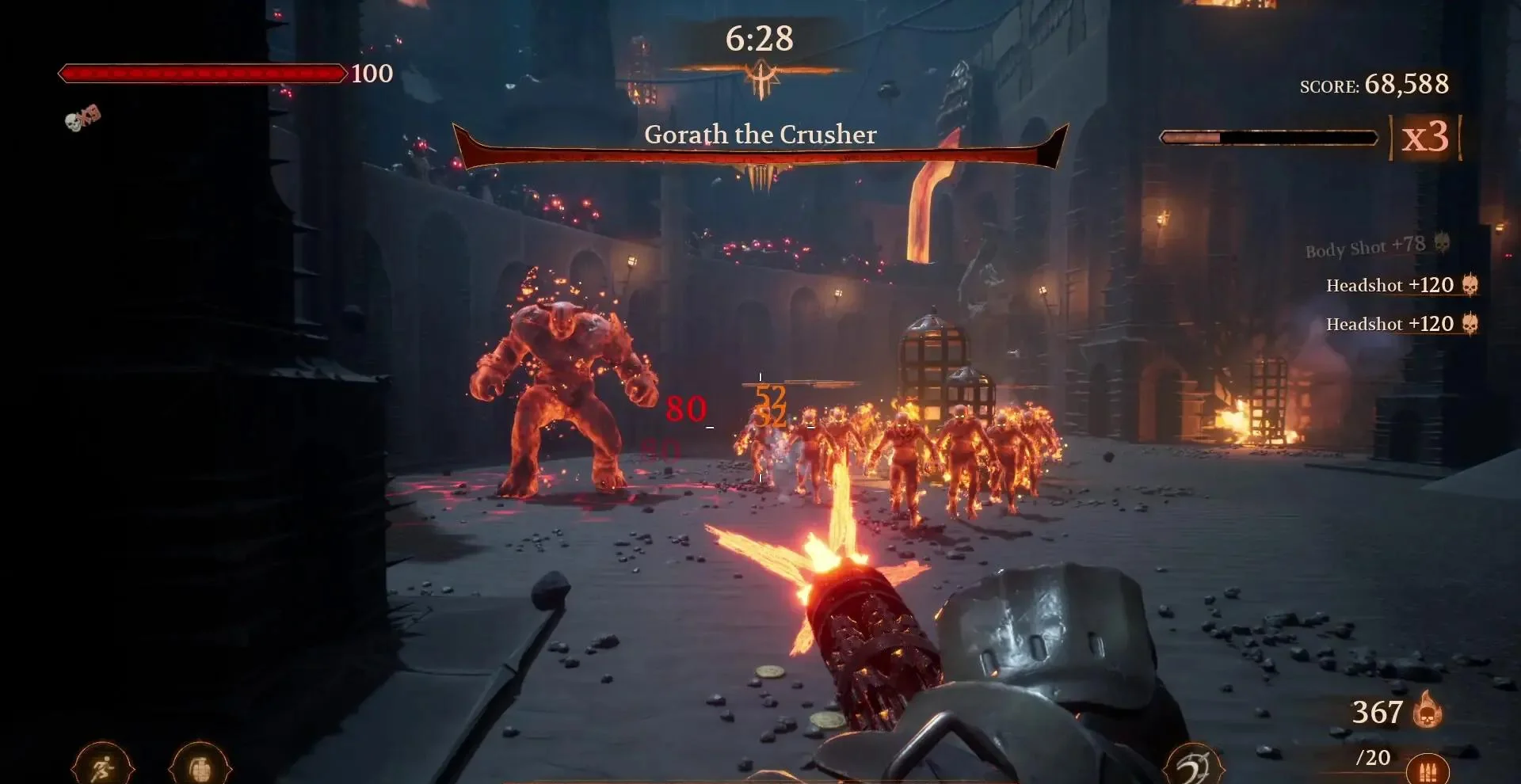Viewport: 1521px width, 784px height.
Task: Select the bullets ammo type icon
Action: pyautogui.click(x=1428, y=770)
